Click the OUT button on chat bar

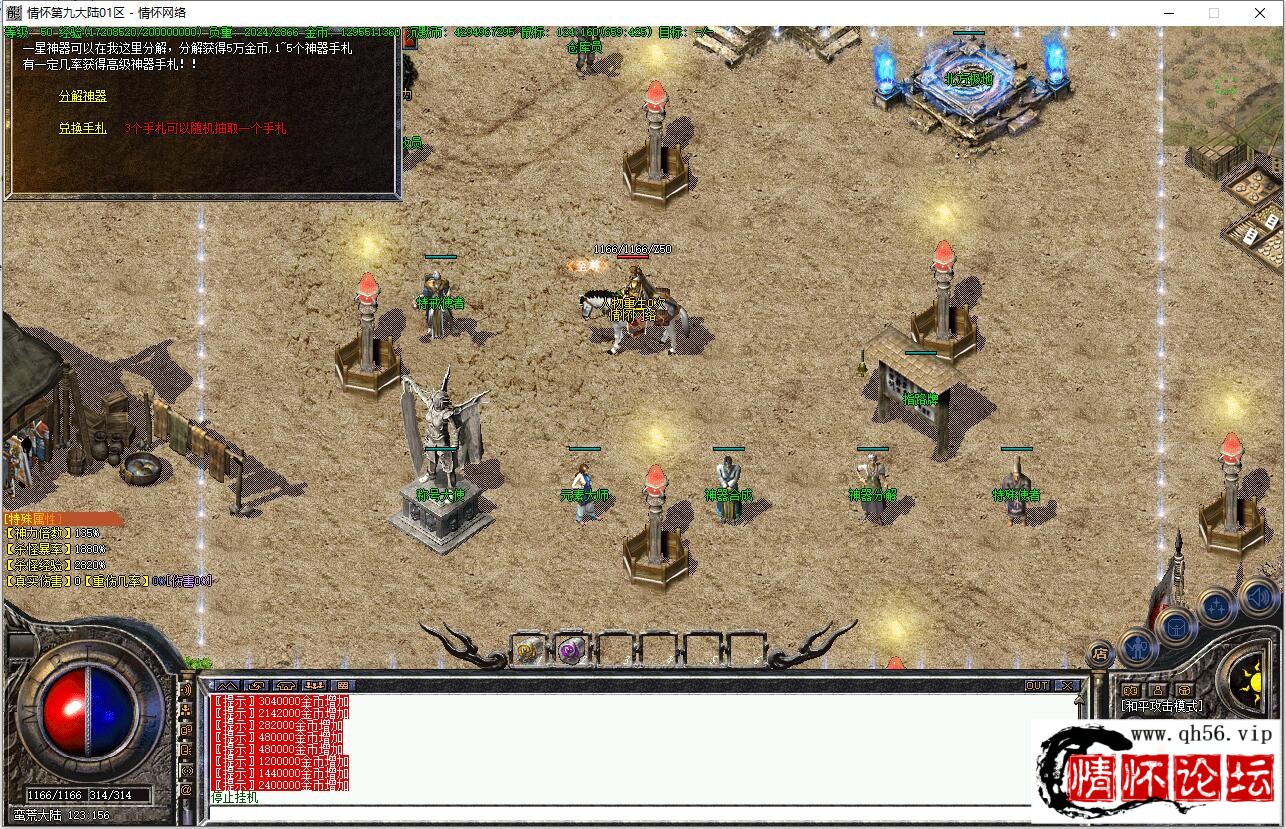[x=1037, y=686]
